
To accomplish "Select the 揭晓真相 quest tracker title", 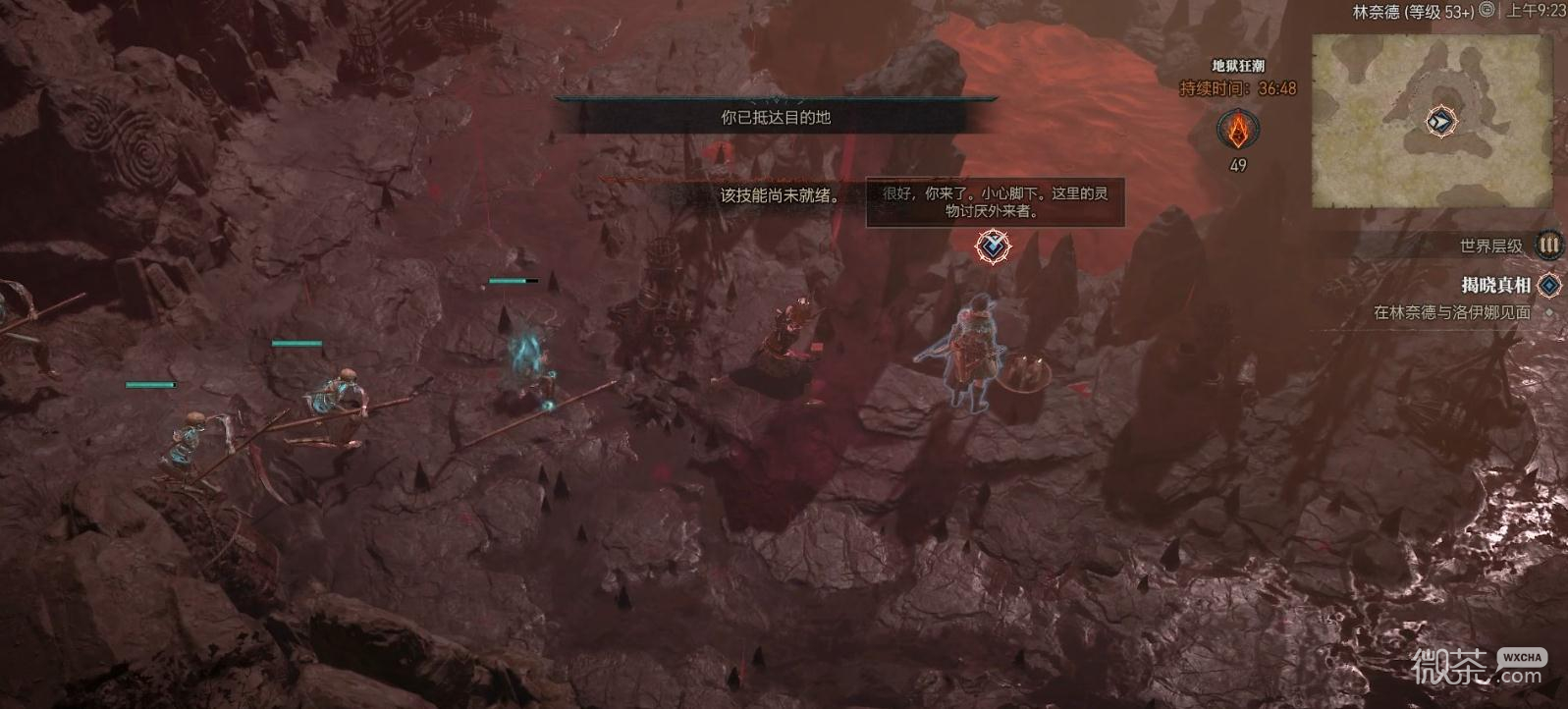I will [x=1494, y=285].
